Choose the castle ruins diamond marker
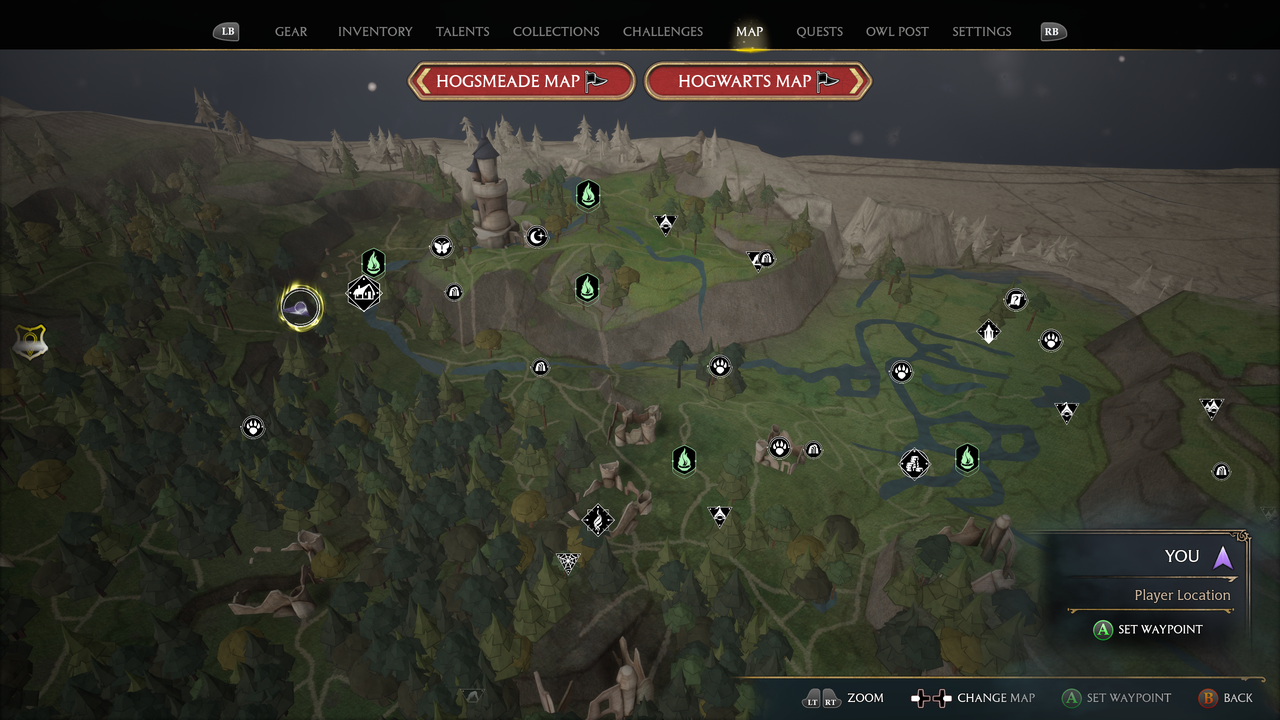1280x720 pixels. 914,463
